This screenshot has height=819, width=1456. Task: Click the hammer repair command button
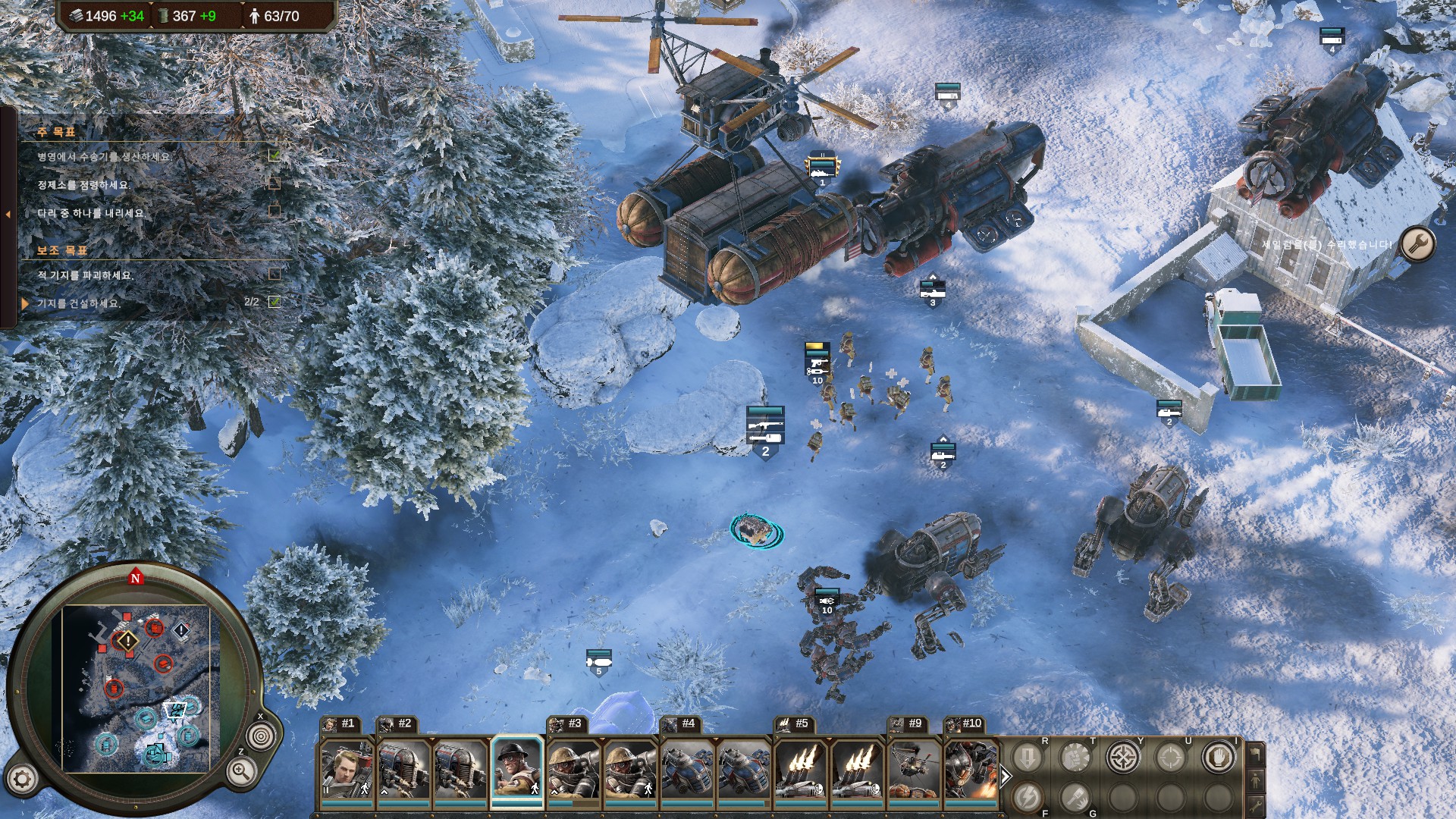[1075, 797]
